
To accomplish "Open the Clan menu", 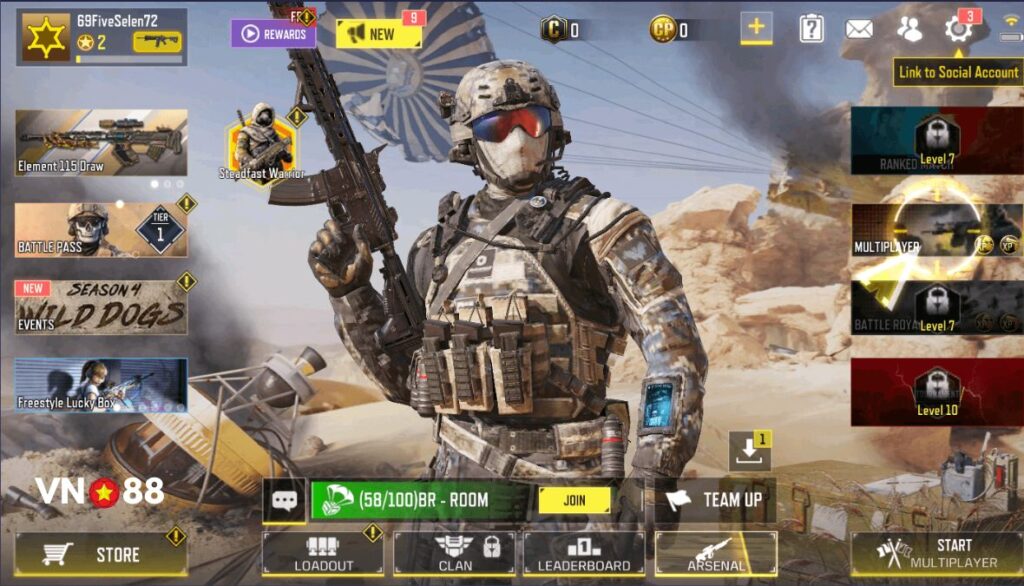I will (453, 553).
